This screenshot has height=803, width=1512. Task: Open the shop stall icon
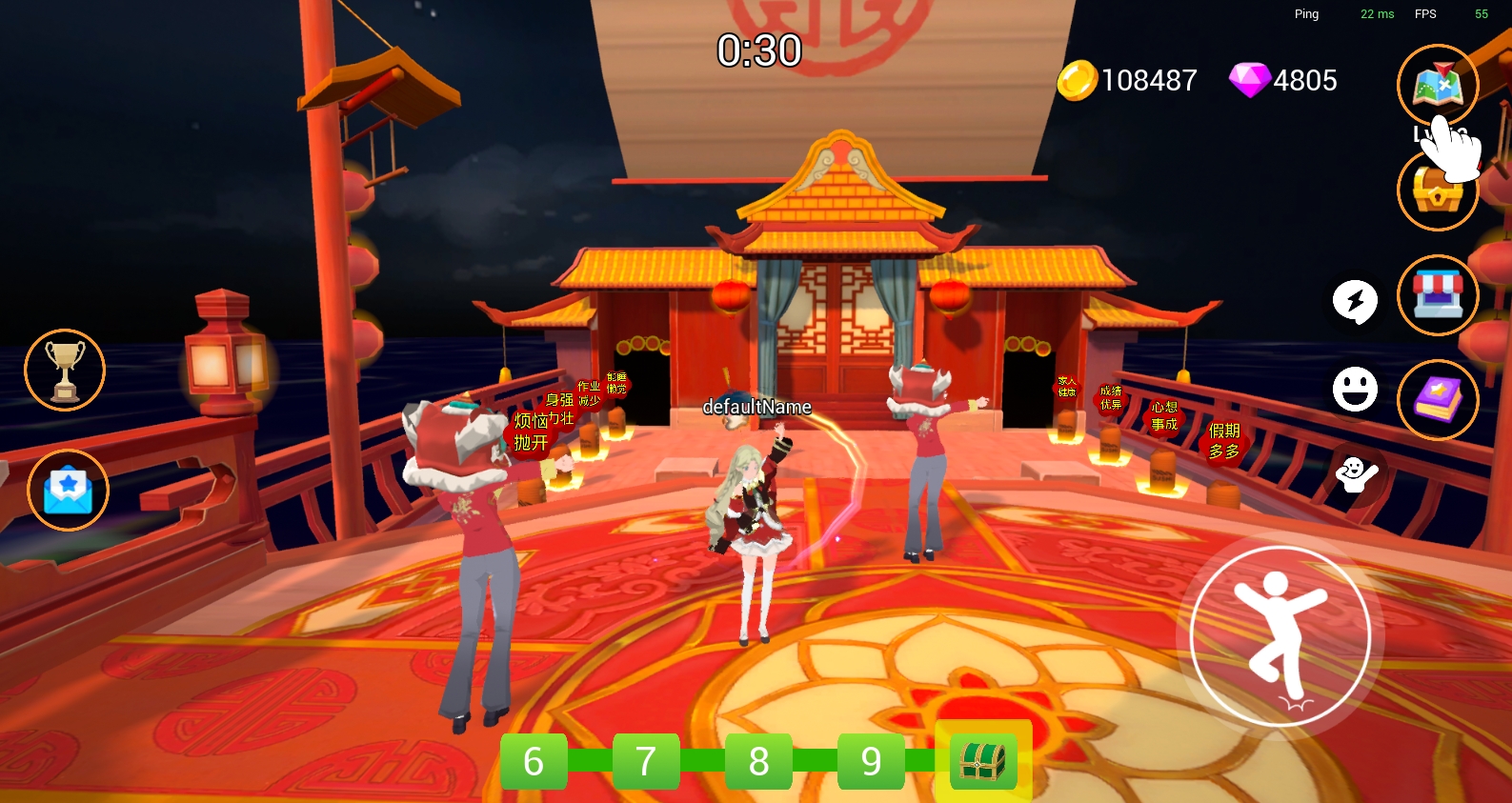tap(1438, 295)
